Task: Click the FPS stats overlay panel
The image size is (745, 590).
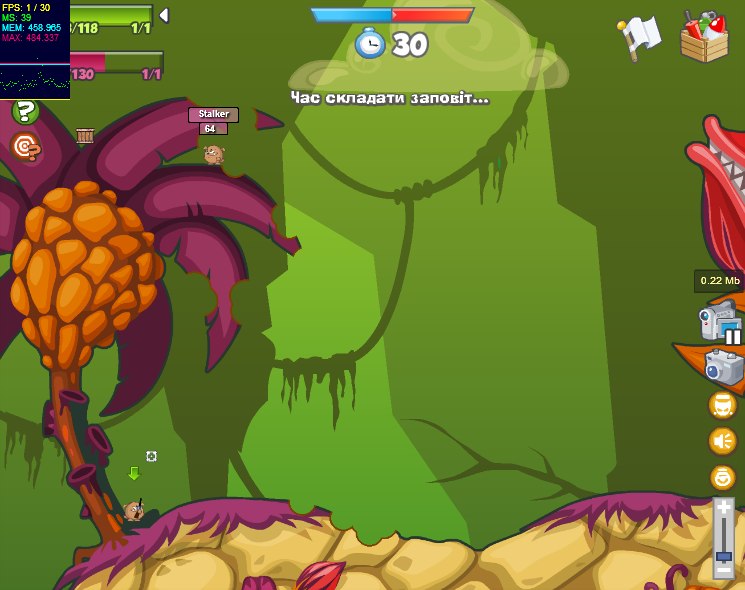Action: point(35,50)
